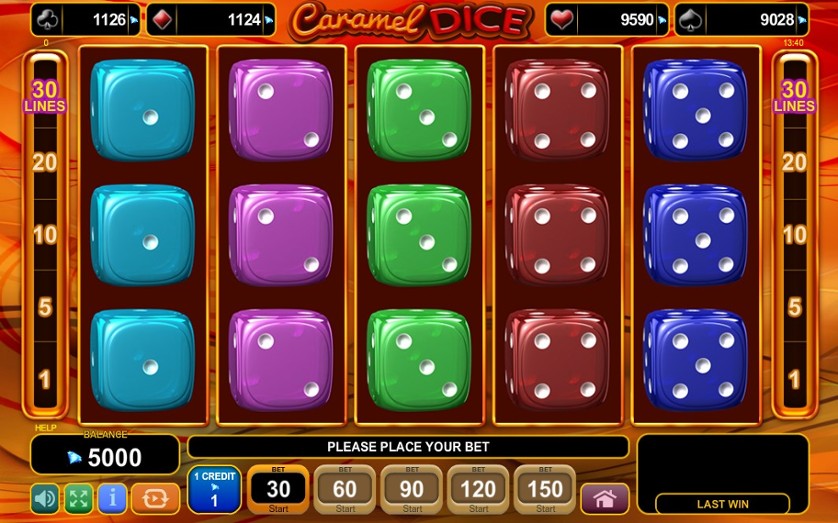This screenshot has width=838, height=523.
Task: Return home via the house icon
Action: 604,498
